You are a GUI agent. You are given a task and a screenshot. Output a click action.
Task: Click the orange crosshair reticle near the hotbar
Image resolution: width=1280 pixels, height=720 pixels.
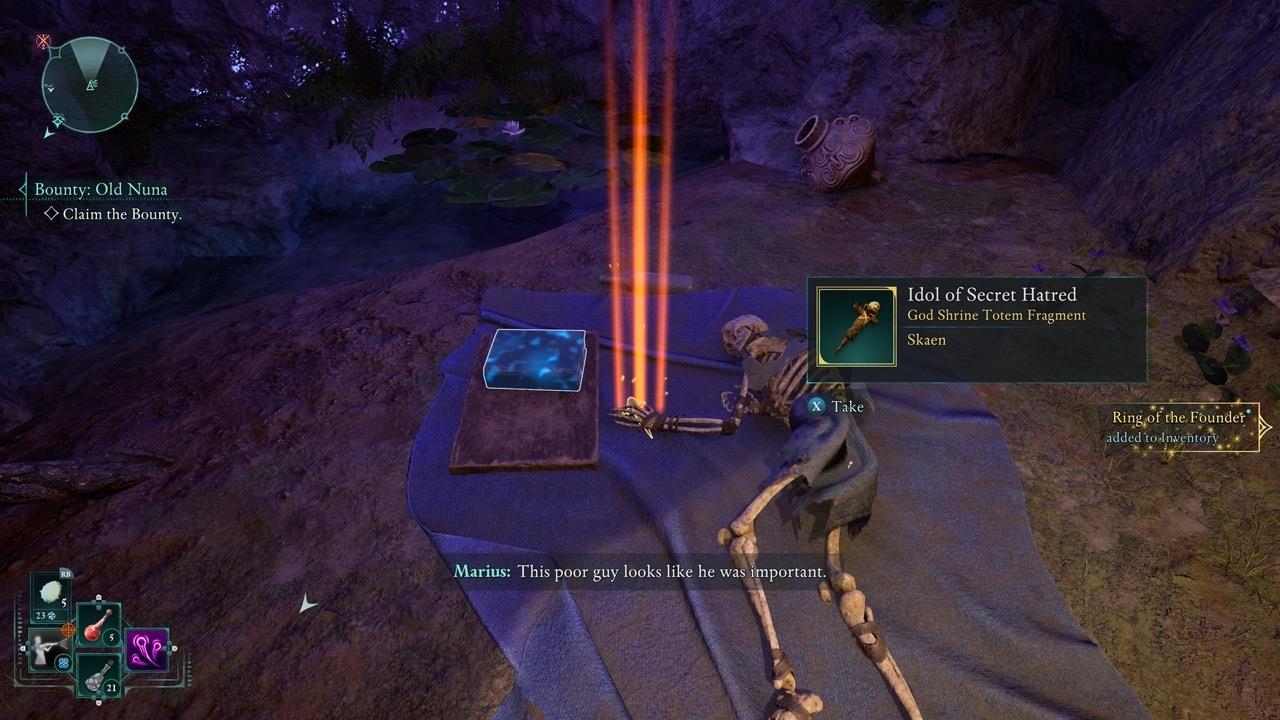68,630
